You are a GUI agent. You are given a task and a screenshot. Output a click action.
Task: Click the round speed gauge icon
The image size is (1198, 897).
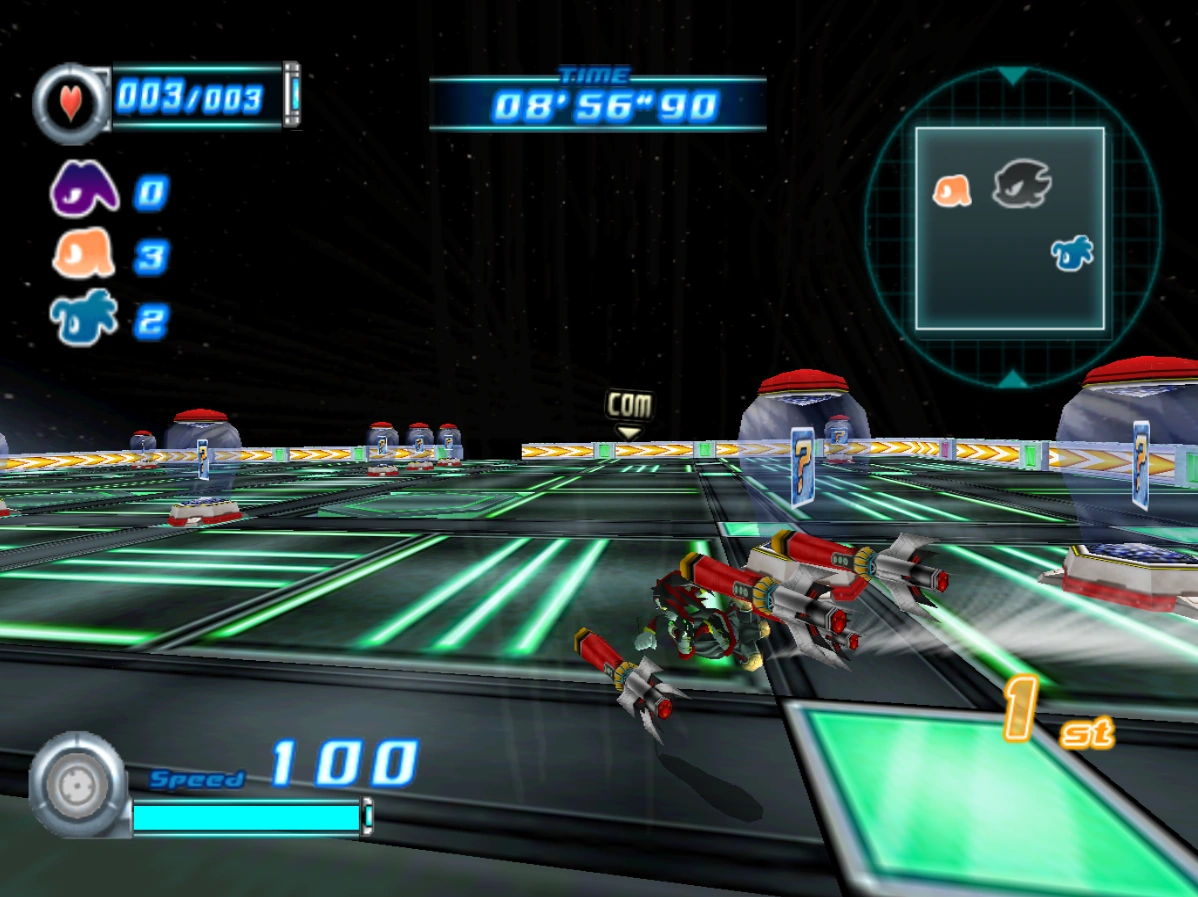78,784
